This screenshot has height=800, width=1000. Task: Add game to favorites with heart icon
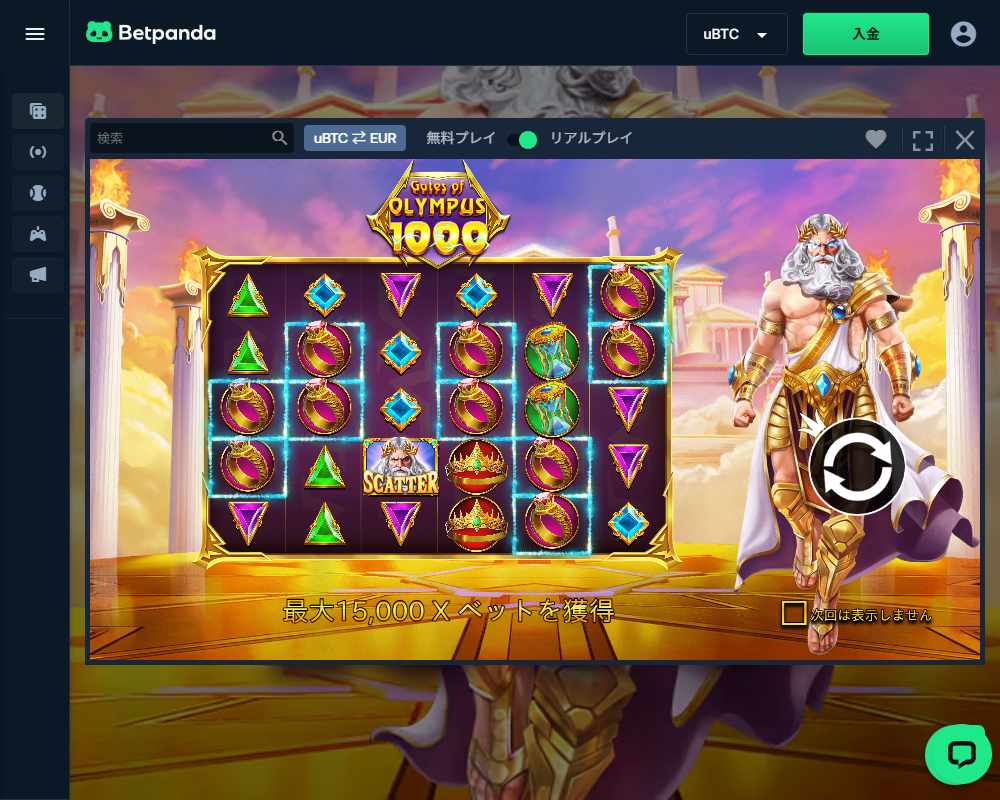876,140
